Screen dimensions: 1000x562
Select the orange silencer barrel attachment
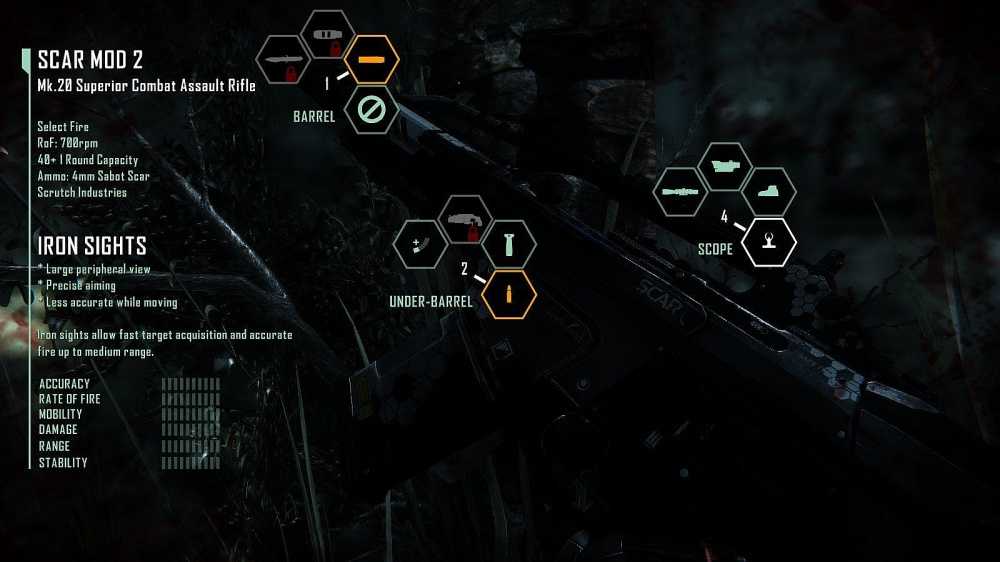pos(371,60)
